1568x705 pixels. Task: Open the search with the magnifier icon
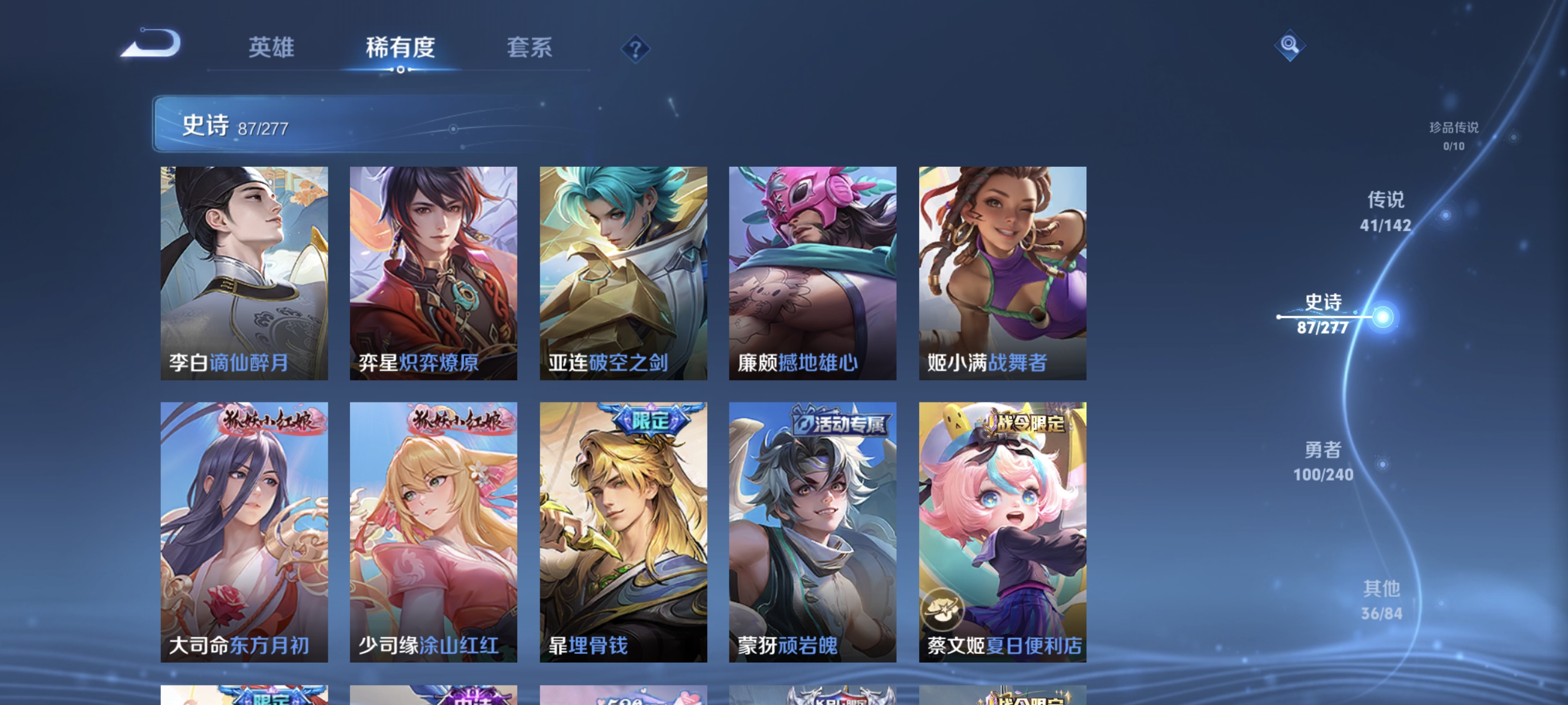click(1290, 46)
